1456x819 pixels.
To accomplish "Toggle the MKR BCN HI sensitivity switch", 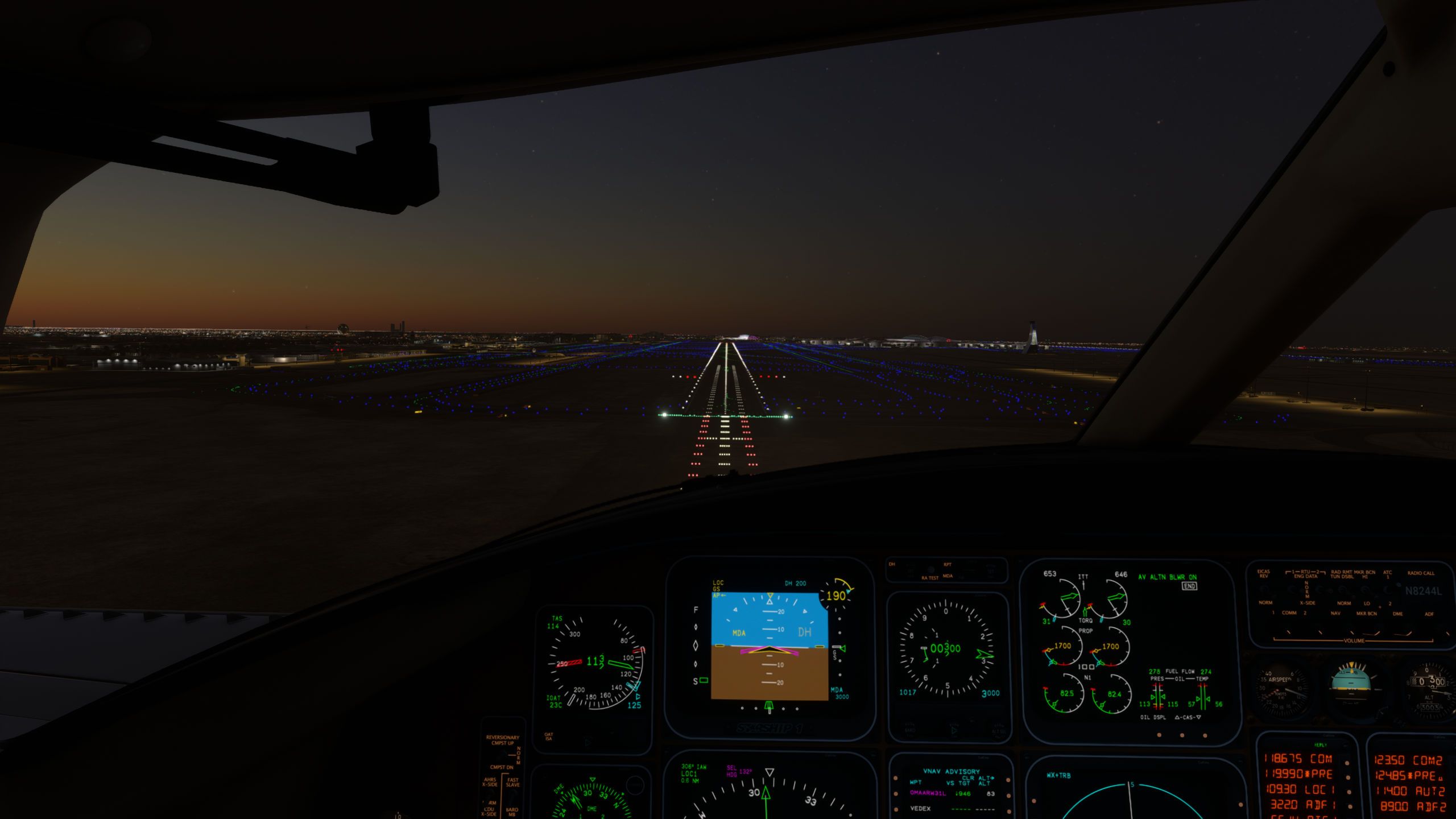I will [1364, 589].
